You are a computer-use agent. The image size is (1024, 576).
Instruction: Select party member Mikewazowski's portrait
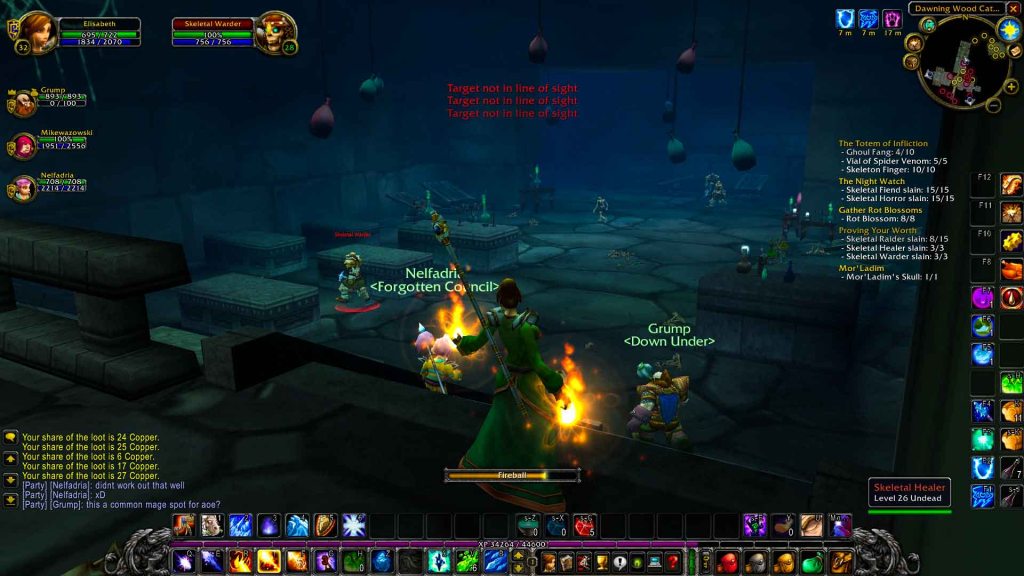(24, 146)
